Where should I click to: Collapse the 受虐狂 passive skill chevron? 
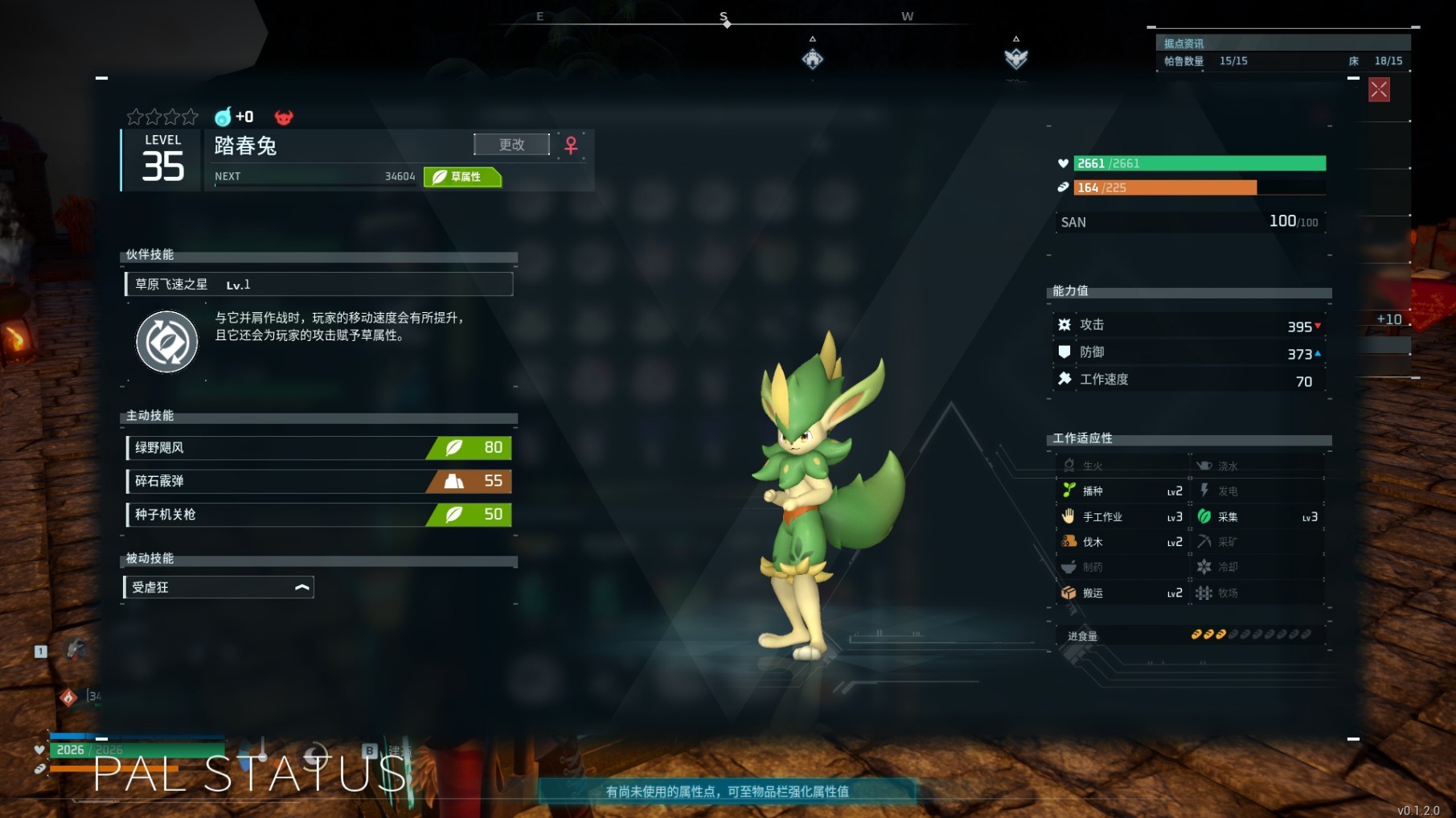point(301,587)
